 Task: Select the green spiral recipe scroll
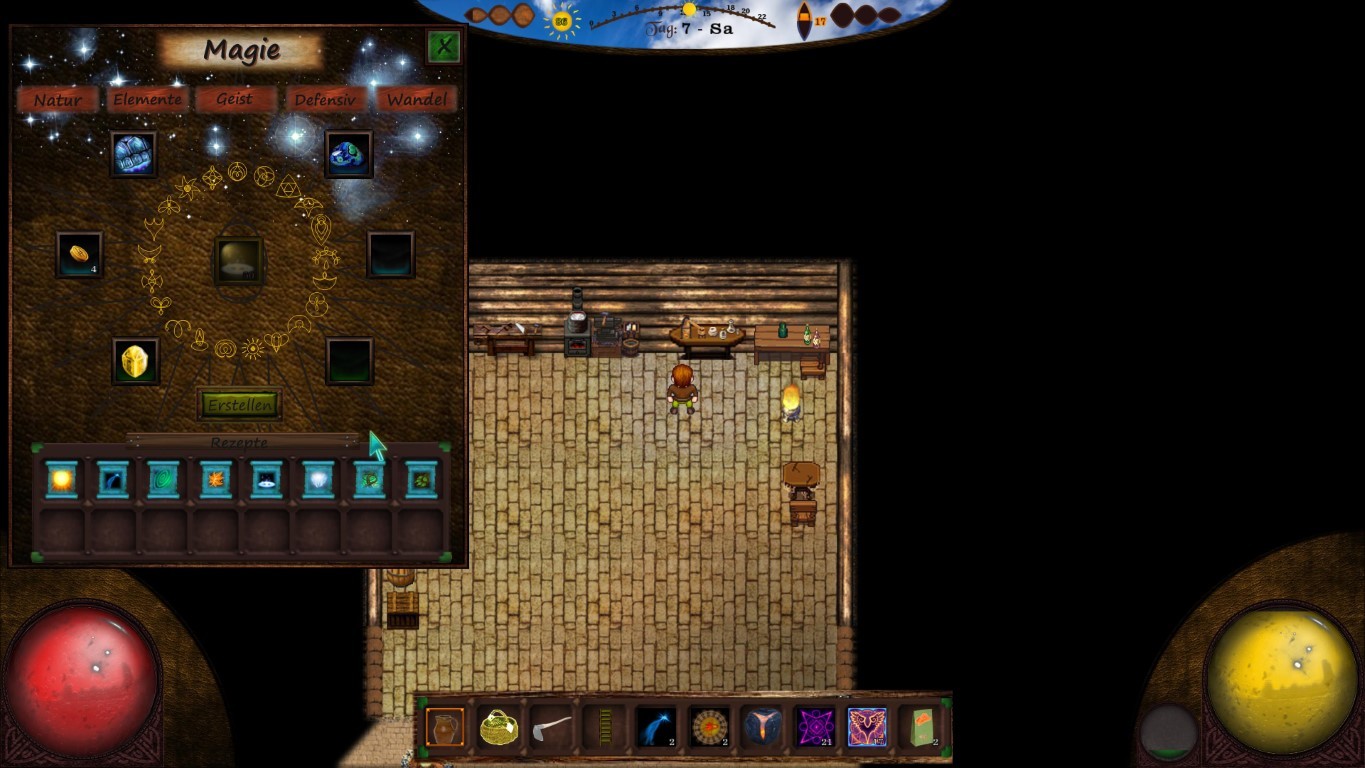(163, 480)
